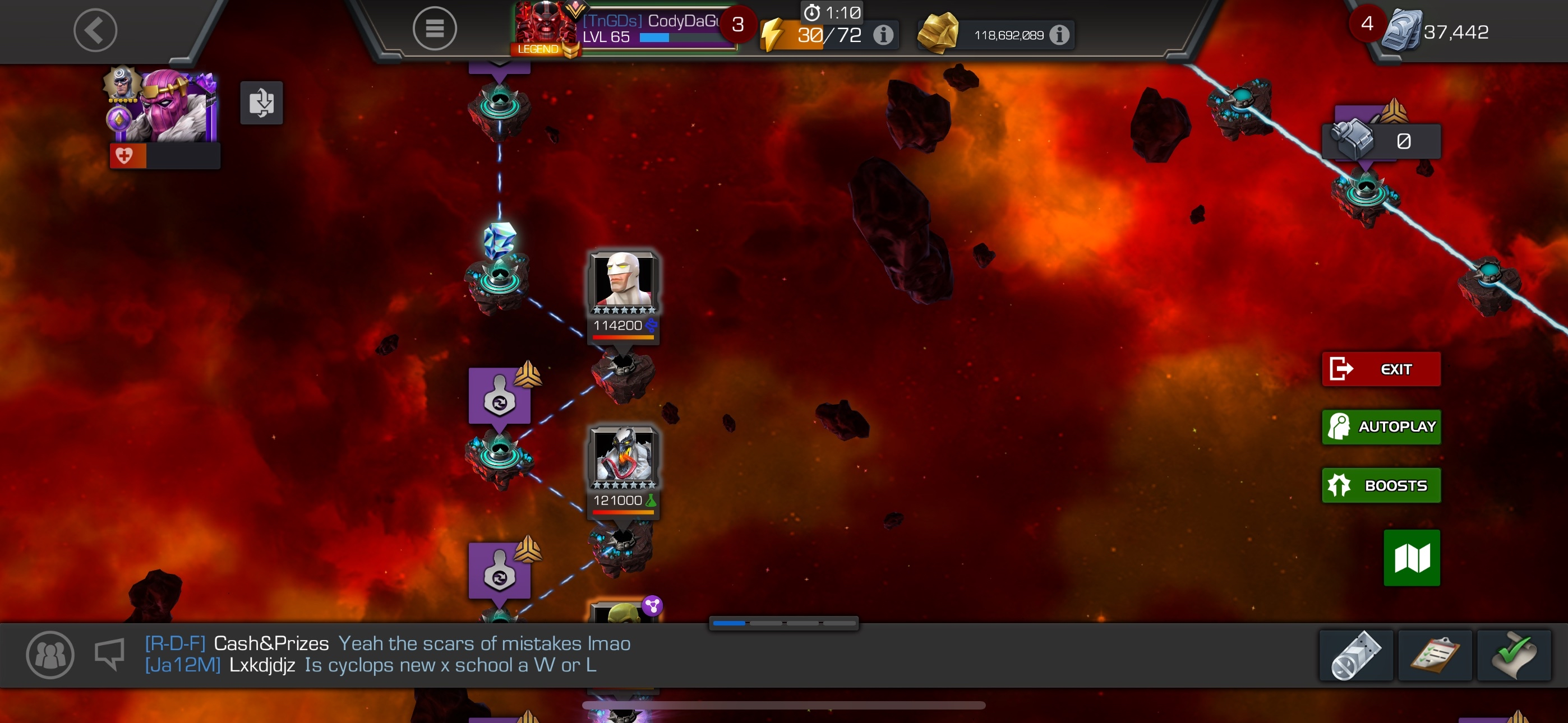Open energy info details

point(883,35)
